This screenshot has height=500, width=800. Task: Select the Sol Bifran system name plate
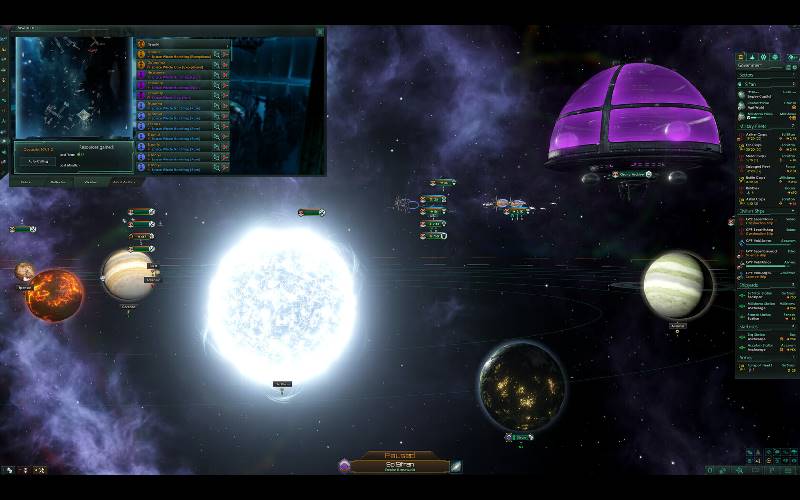[399, 466]
